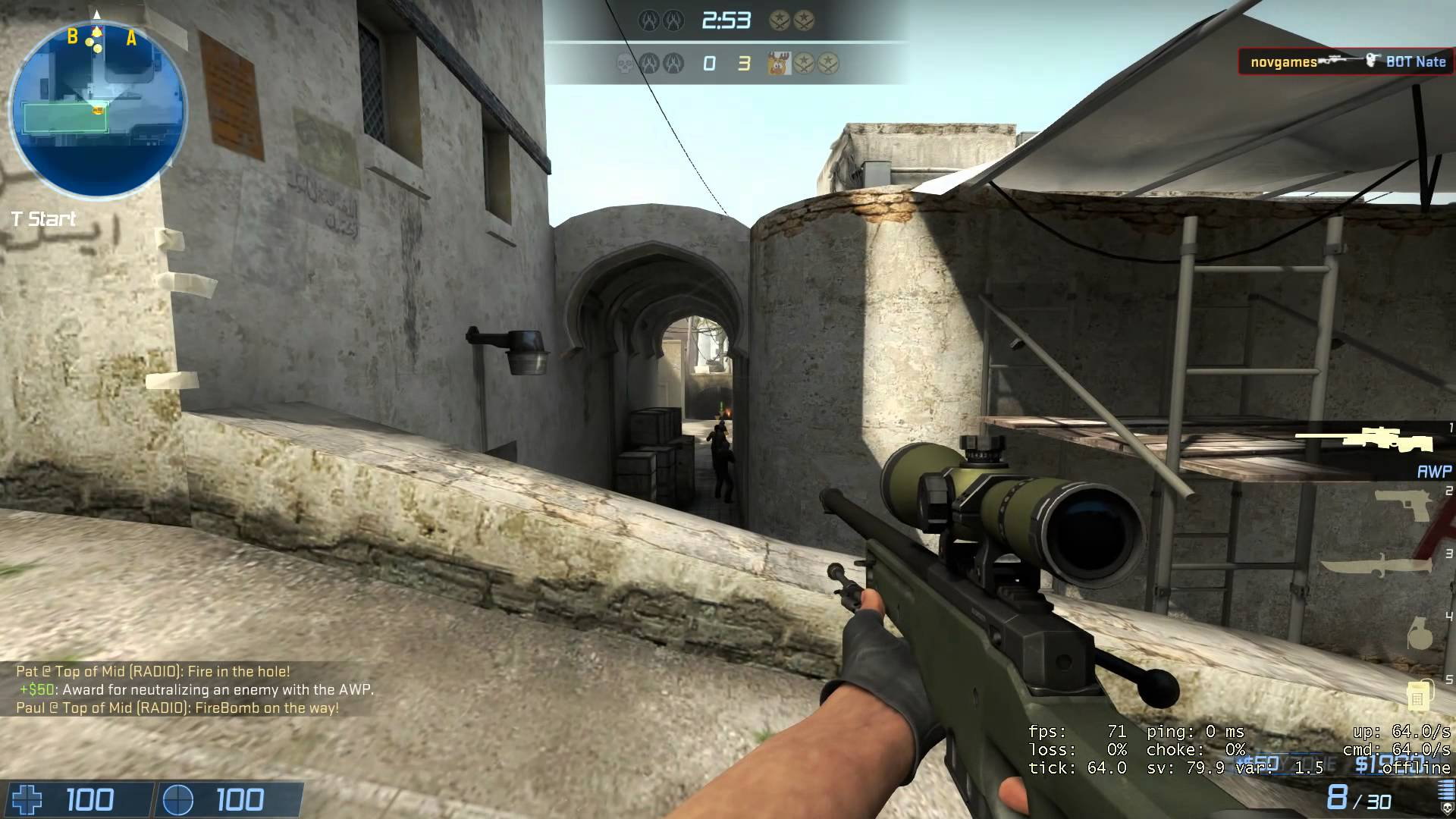The height and width of the screenshot is (819, 1456).
Task: Click the moose avatar on the scoreboard
Action: pos(779,64)
